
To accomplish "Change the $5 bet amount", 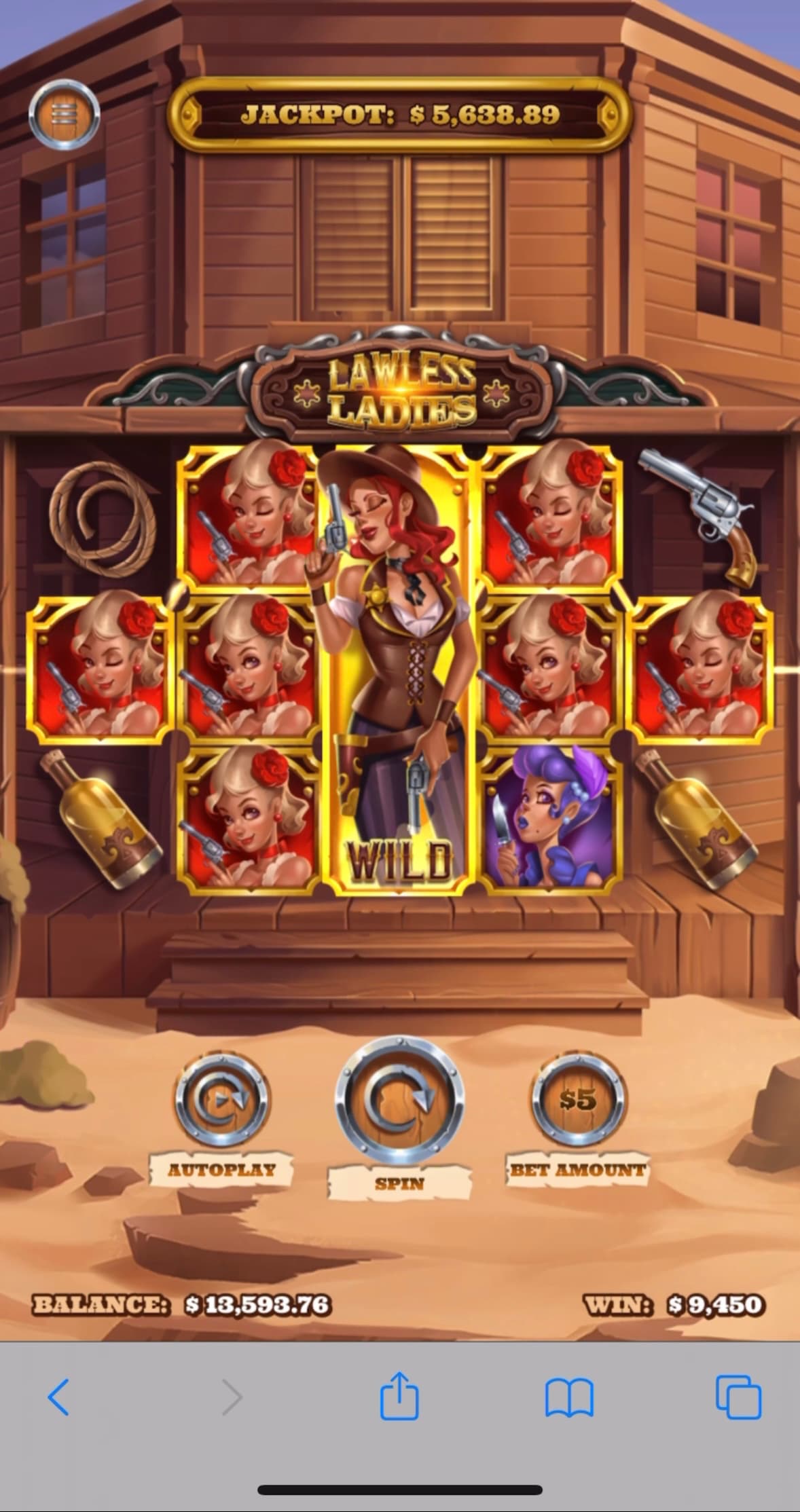I will (x=577, y=1099).
